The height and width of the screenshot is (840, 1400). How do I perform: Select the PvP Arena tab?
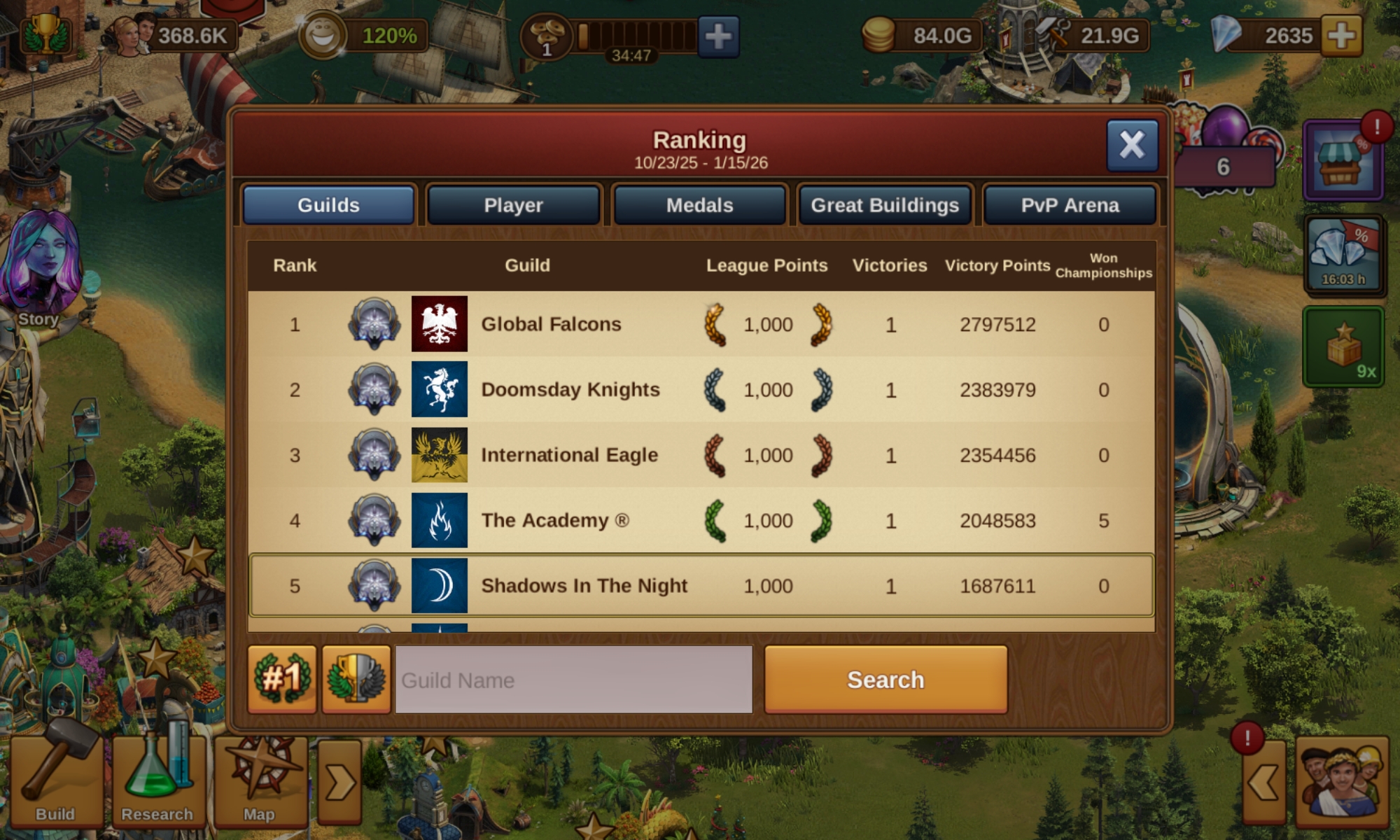tap(1070, 205)
